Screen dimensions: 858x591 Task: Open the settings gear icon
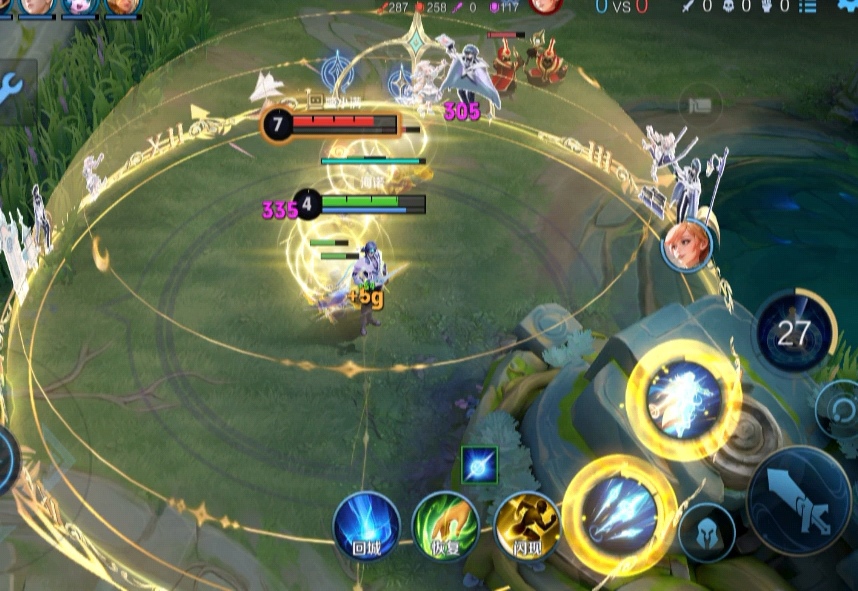point(846,5)
